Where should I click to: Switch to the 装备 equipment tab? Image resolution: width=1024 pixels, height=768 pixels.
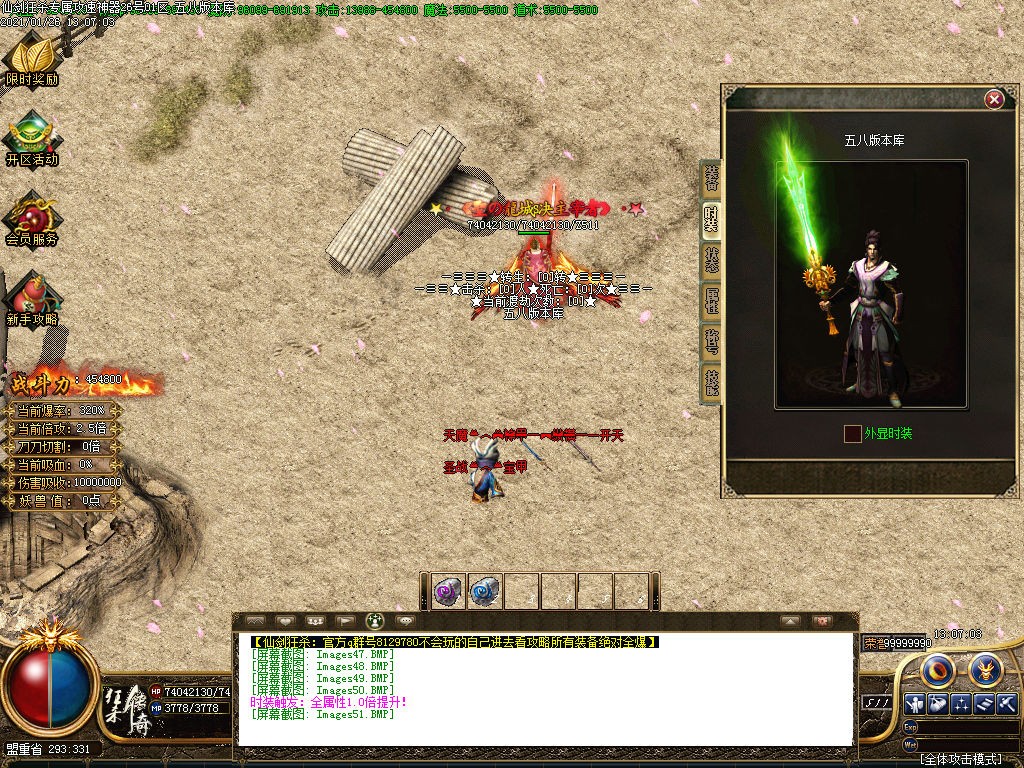(x=711, y=178)
